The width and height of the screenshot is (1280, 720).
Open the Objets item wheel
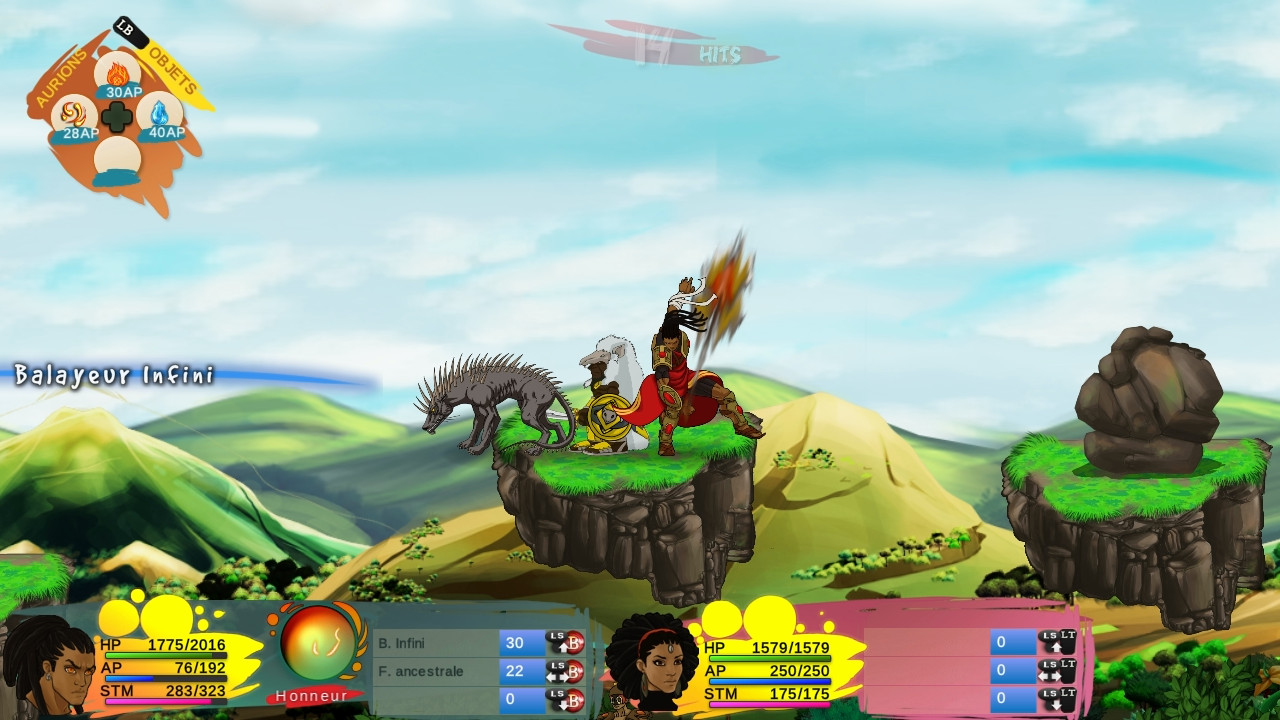174,72
